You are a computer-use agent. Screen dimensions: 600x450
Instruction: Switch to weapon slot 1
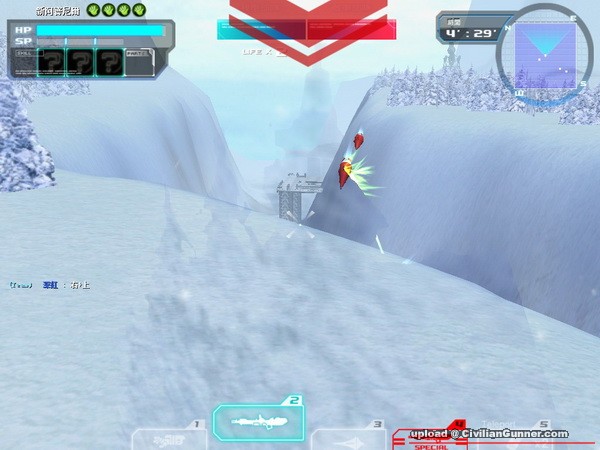click(168, 438)
